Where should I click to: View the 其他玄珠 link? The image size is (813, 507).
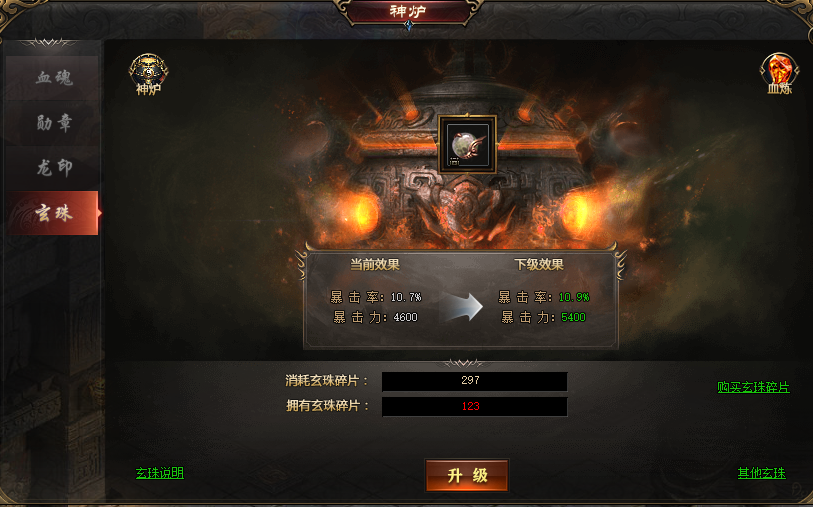point(762,473)
